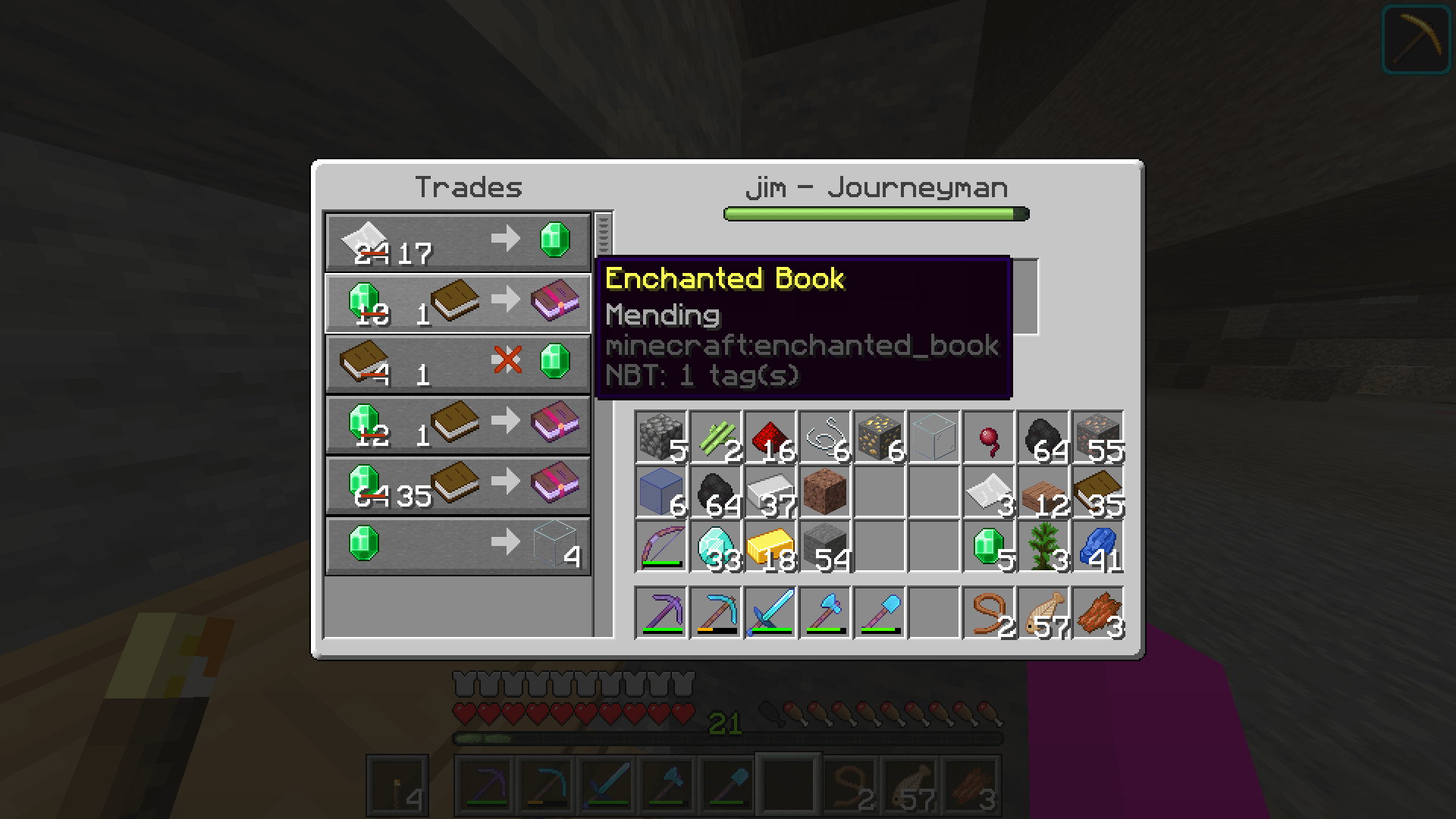Click the emerald stack in the inventory
Viewport: 1456px width, 819px height.
click(988, 544)
